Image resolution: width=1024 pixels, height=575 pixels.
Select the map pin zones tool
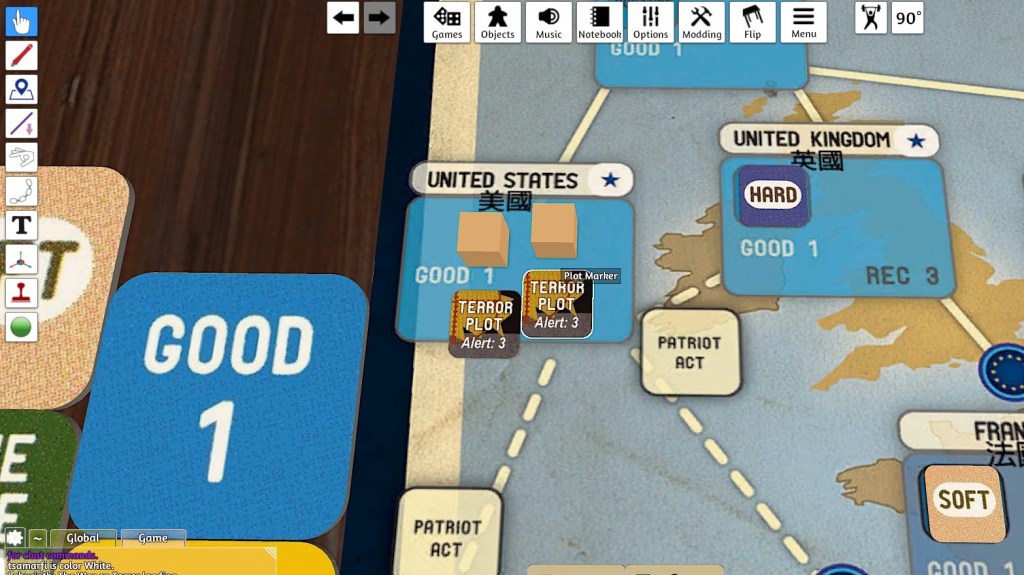[21, 90]
